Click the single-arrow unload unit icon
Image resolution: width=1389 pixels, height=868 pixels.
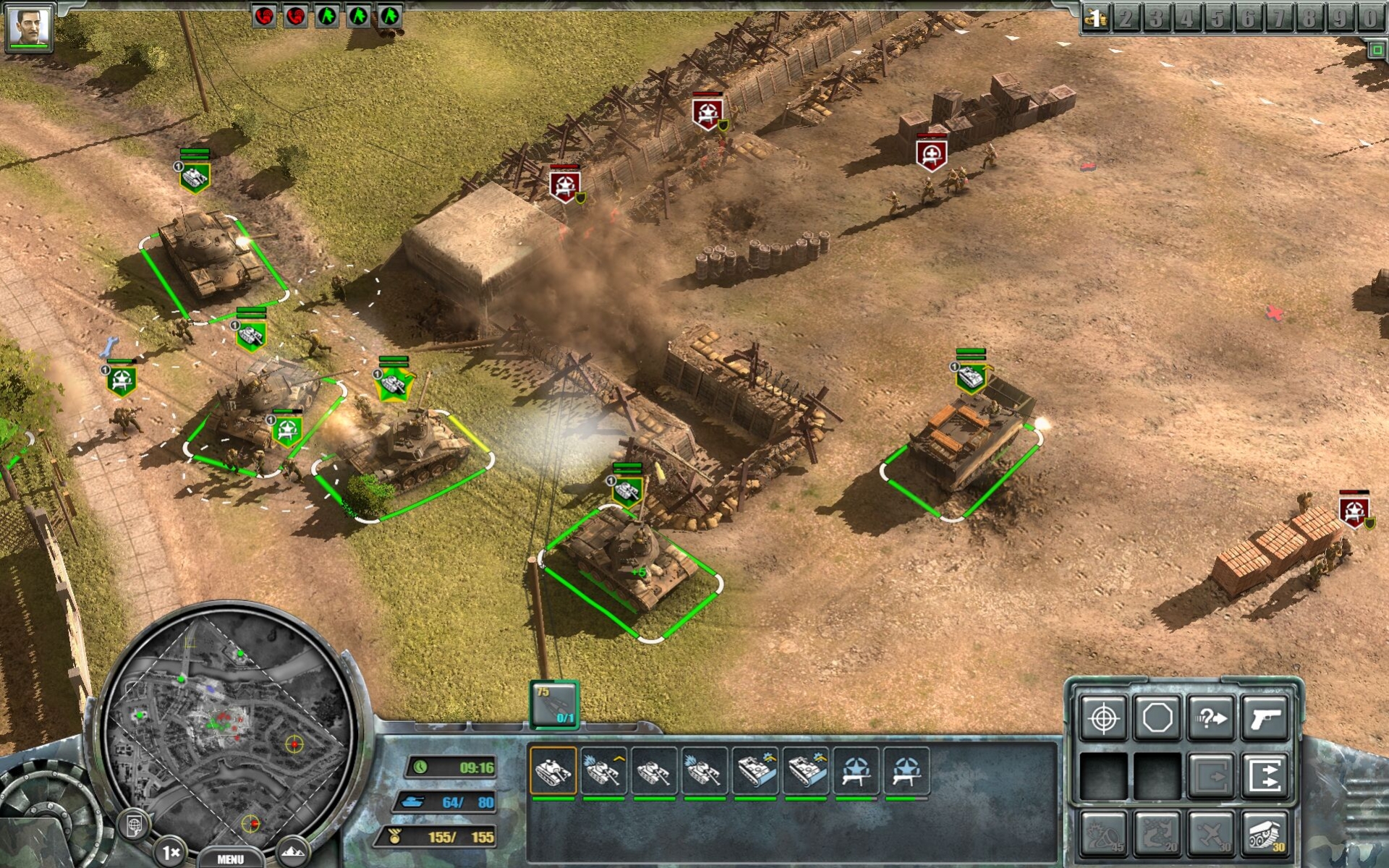(x=1211, y=775)
